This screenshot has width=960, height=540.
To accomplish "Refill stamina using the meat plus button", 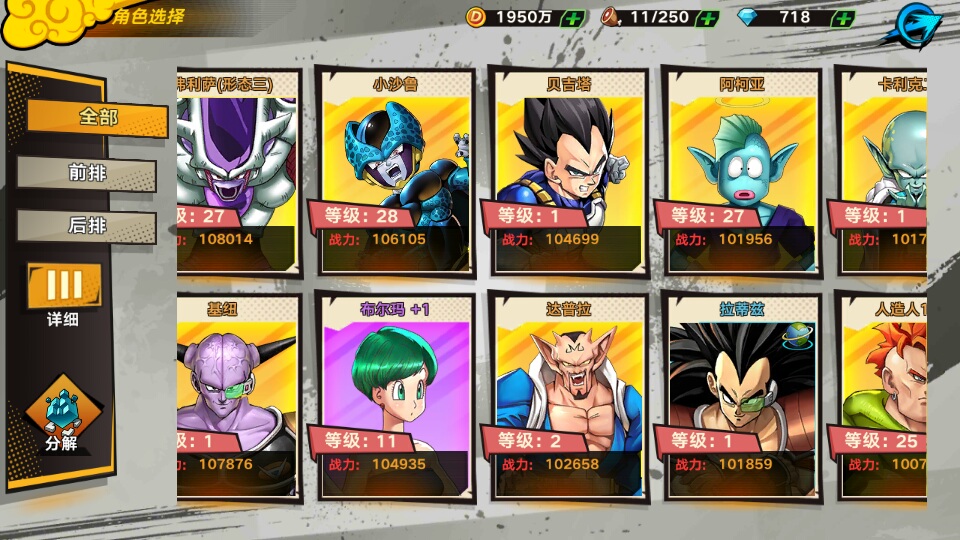I will click(x=707, y=18).
